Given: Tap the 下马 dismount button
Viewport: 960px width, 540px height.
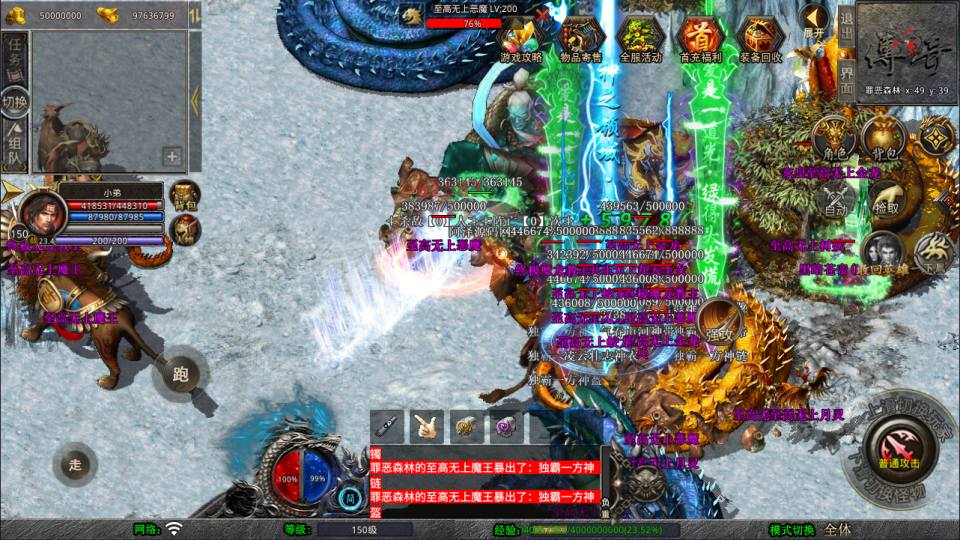Looking at the screenshot, I should [935, 252].
